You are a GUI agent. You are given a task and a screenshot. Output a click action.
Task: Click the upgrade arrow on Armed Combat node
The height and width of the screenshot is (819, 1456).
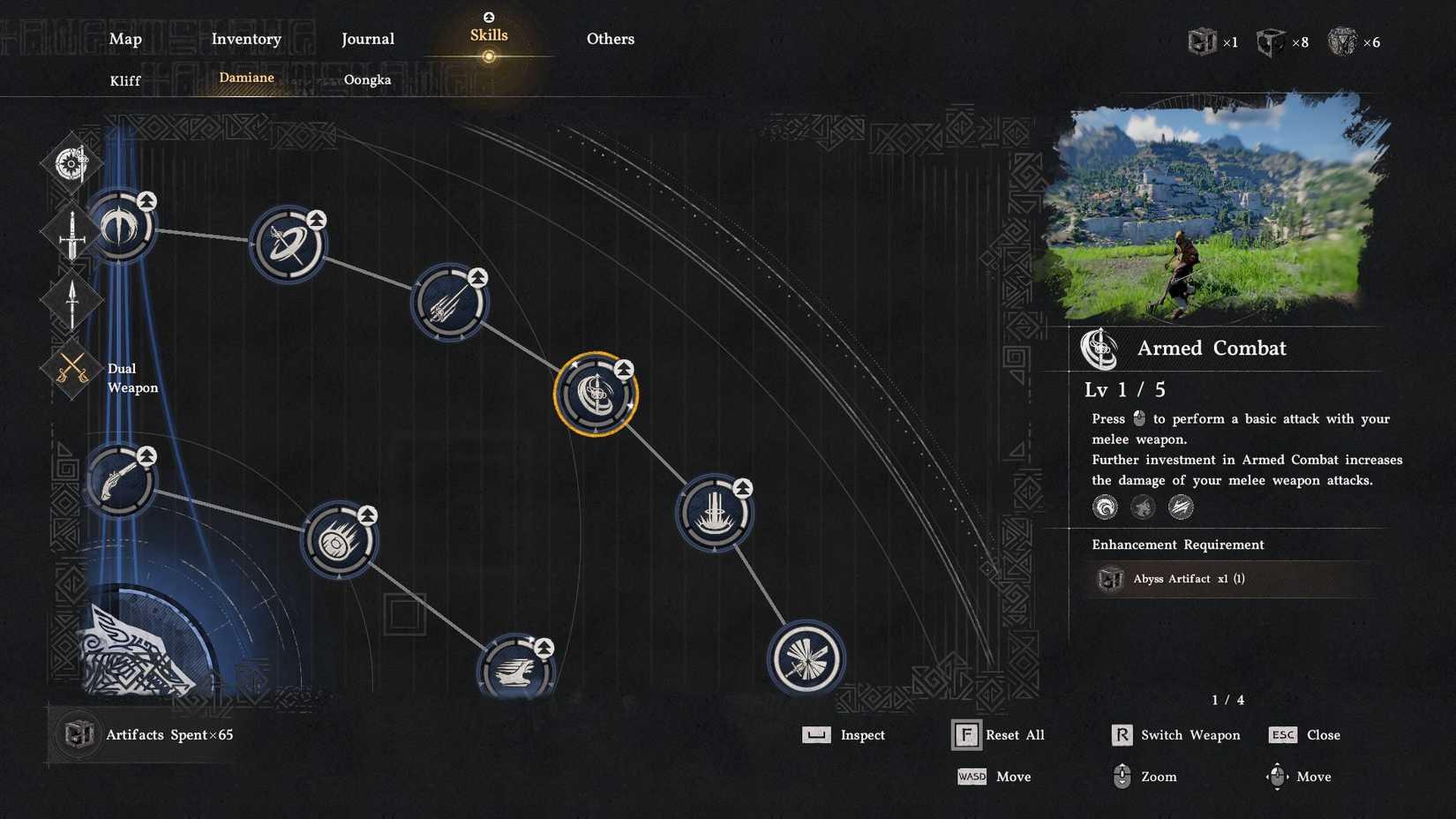pyautogui.click(x=623, y=369)
